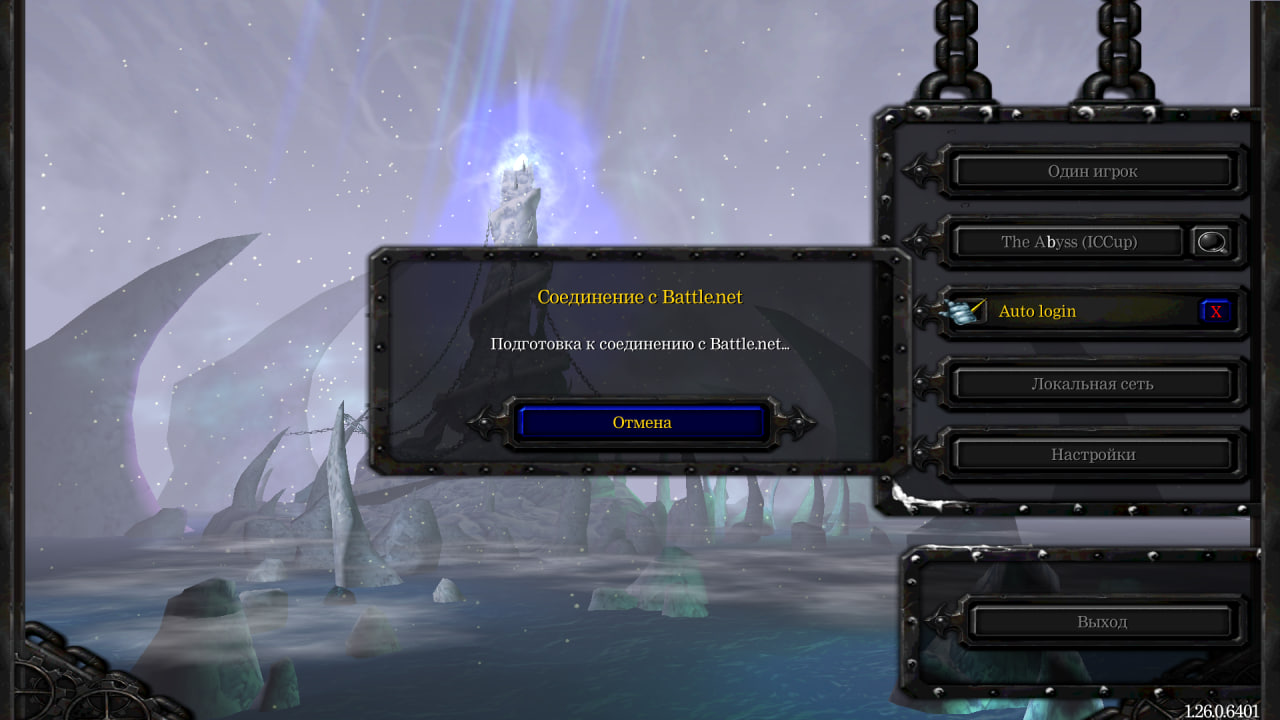The width and height of the screenshot is (1280, 720).
Task: Open the Настройки options menu
Action: coord(1092,455)
